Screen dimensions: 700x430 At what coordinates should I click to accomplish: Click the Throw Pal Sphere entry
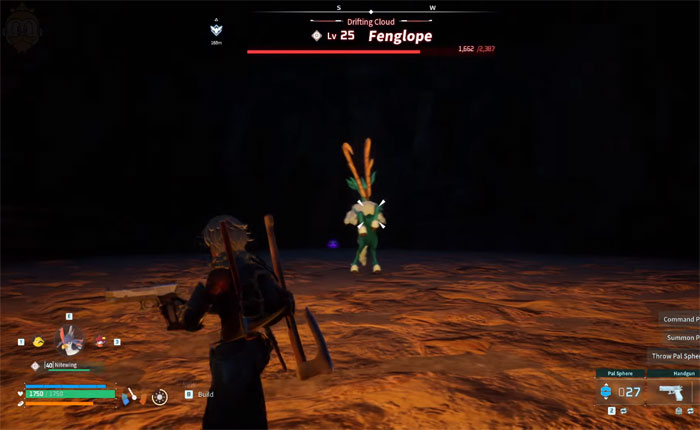pos(675,356)
